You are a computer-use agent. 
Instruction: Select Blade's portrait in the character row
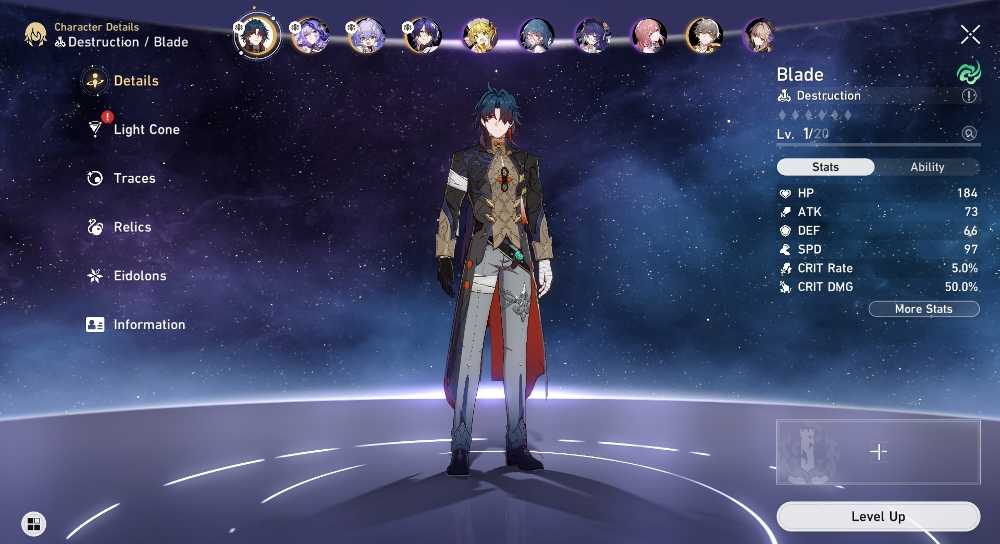click(x=254, y=36)
